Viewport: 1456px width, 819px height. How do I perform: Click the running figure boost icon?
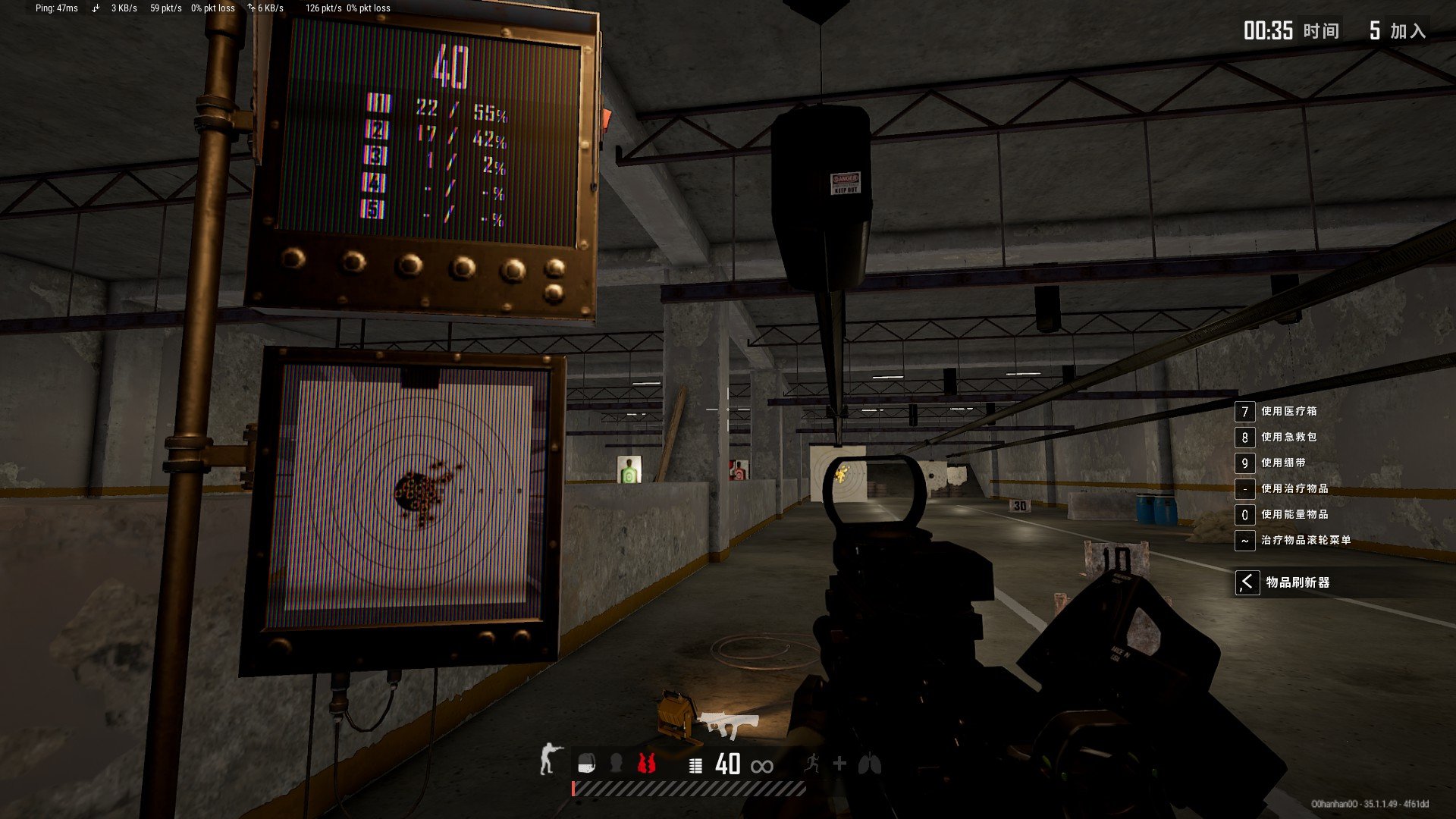(x=812, y=763)
